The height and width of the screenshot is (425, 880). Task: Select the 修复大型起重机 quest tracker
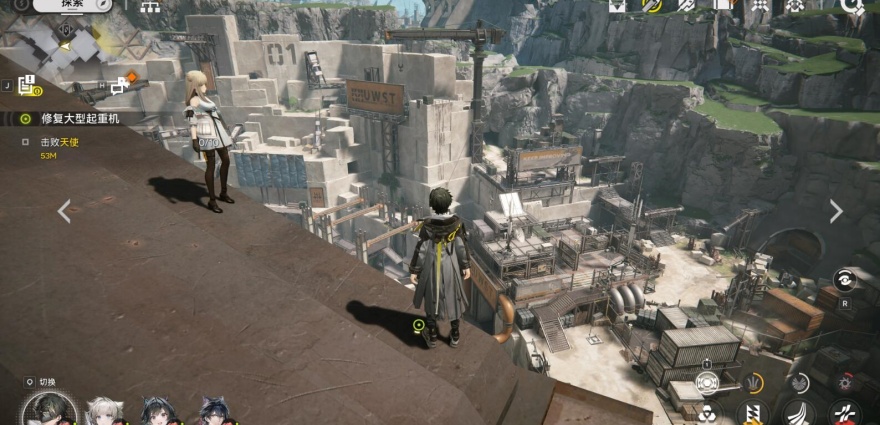[x=78, y=118]
